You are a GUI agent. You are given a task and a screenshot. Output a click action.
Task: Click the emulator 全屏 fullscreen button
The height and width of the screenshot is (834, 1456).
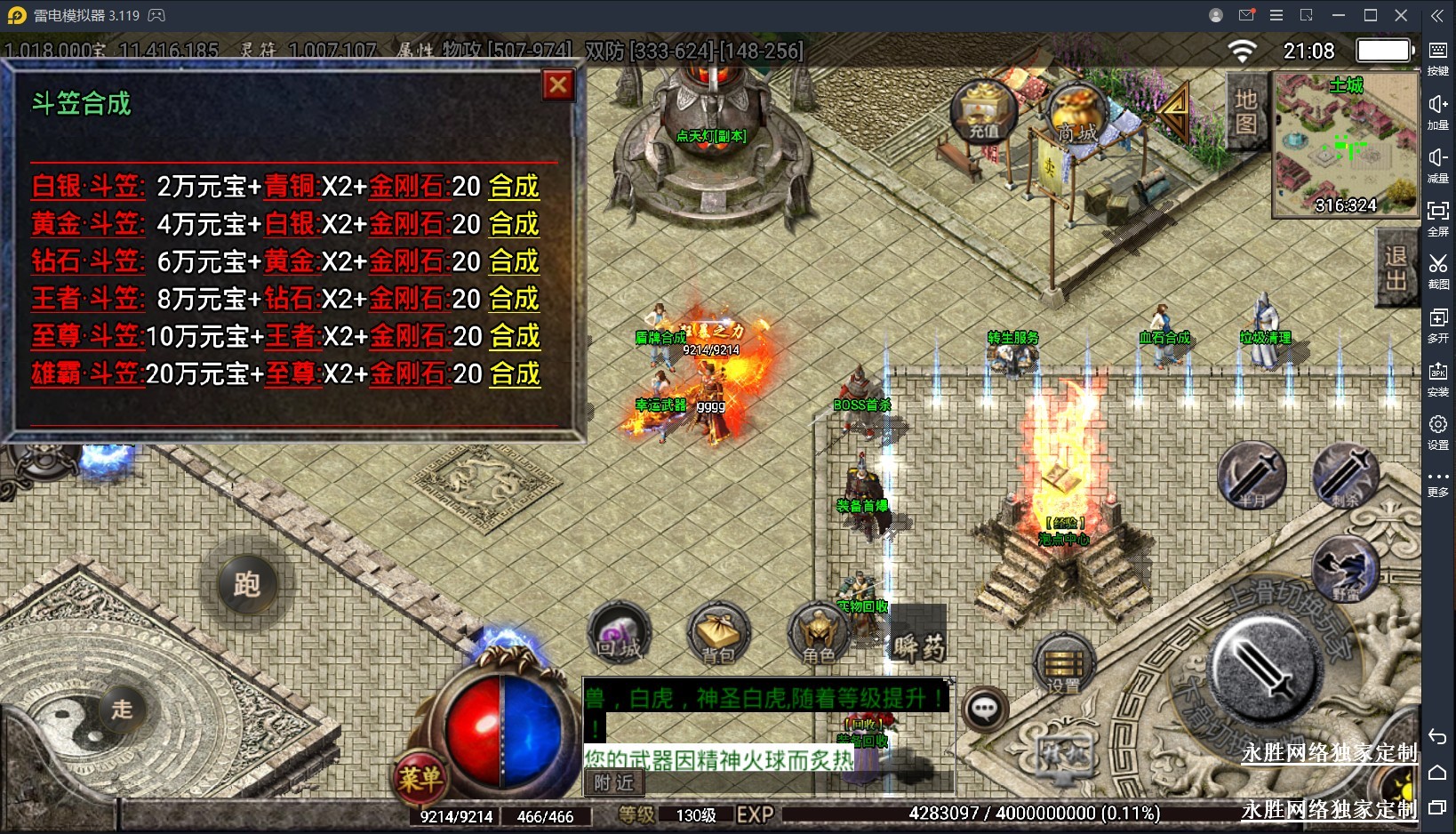(1437, 217)
